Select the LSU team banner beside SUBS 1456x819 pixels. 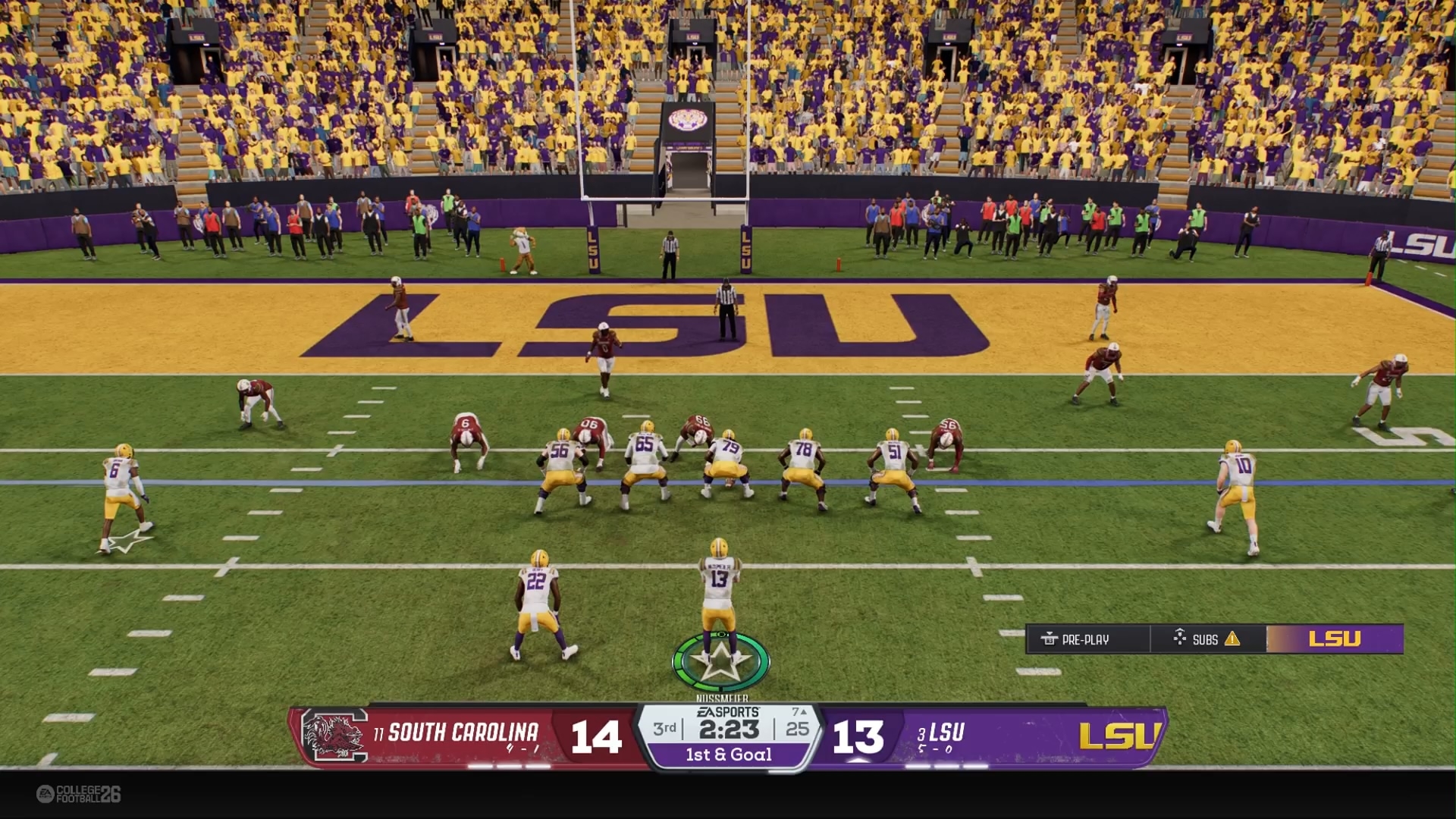(x=1335, y=639)
